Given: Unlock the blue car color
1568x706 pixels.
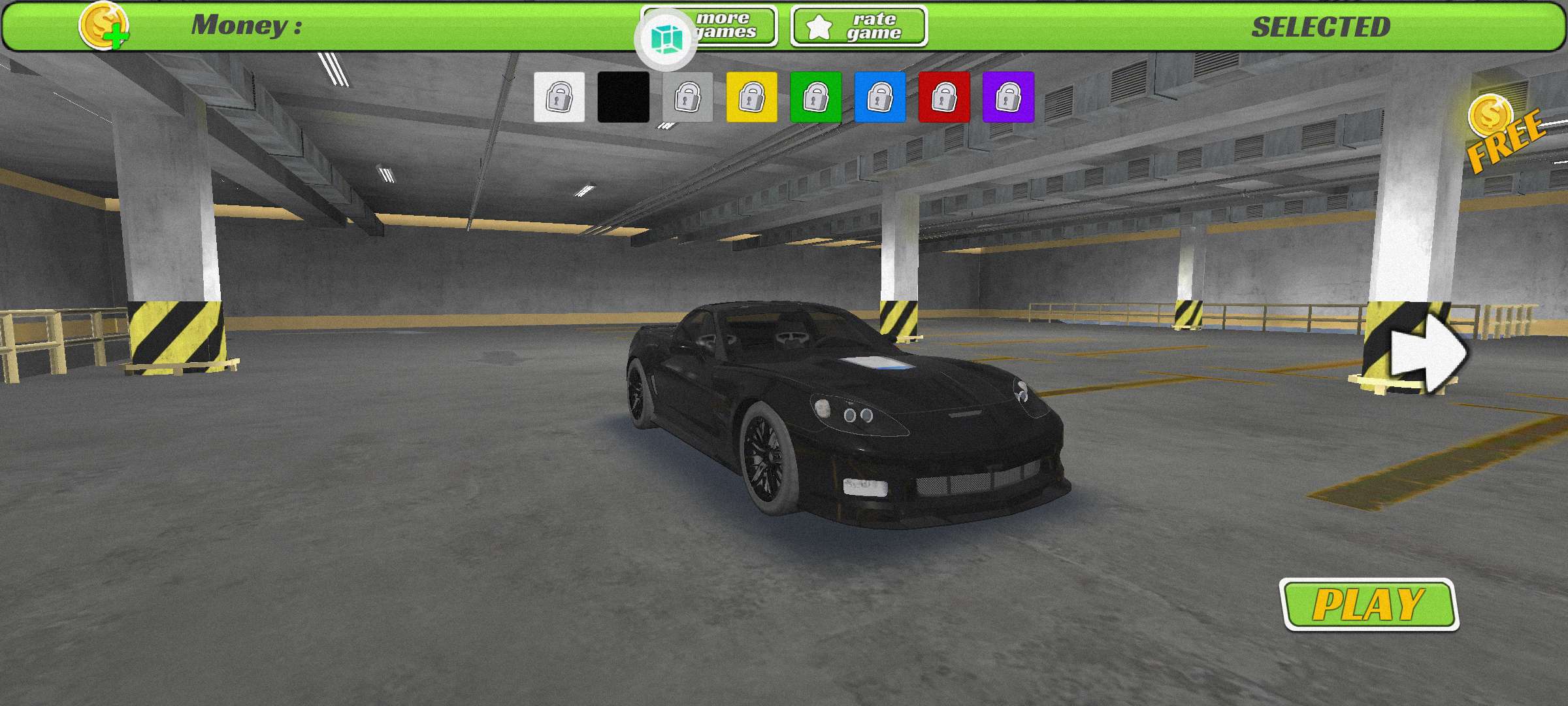Looking at the screenshot, I should point(881,98).
